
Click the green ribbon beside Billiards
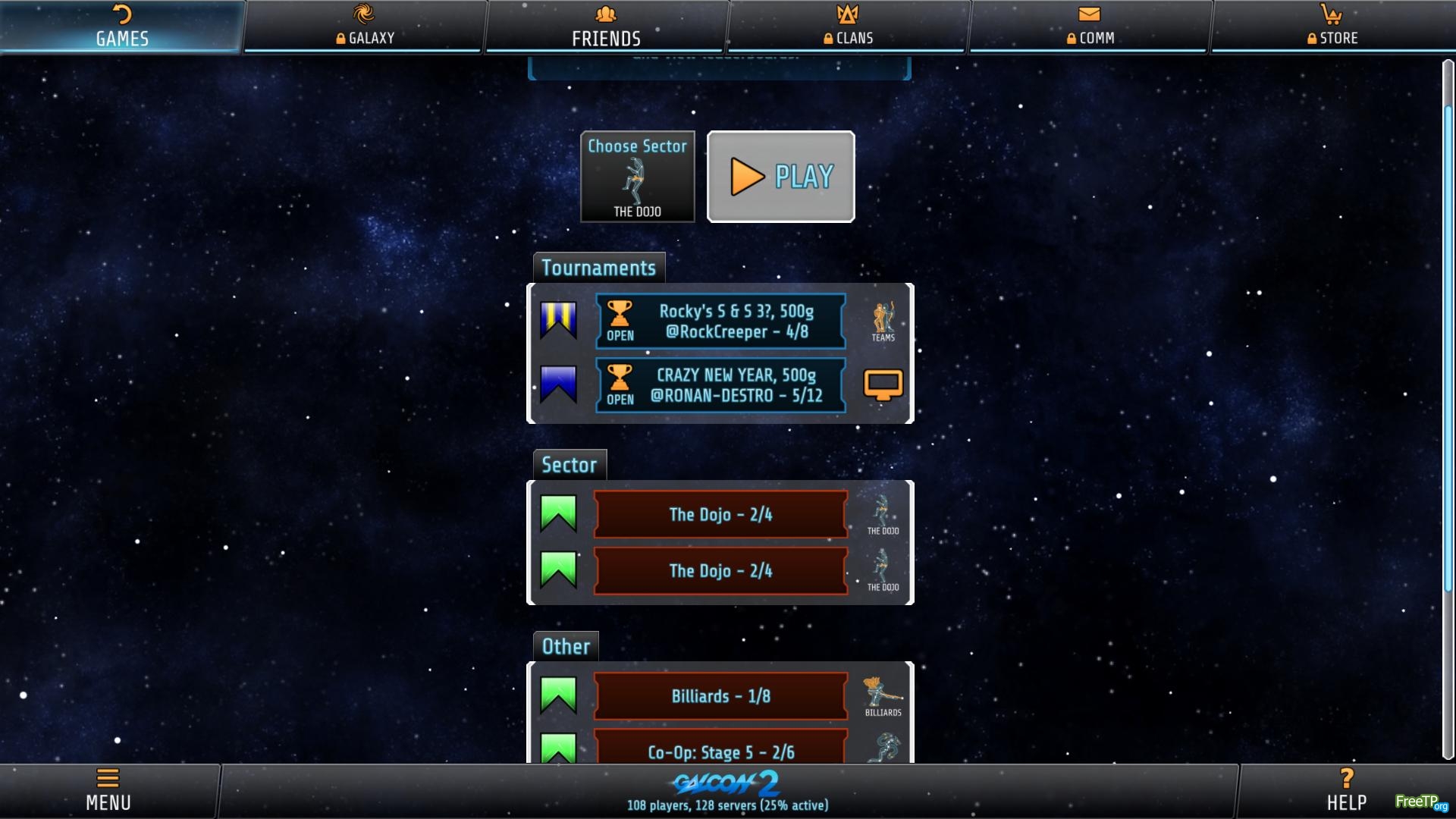[558, 695]
